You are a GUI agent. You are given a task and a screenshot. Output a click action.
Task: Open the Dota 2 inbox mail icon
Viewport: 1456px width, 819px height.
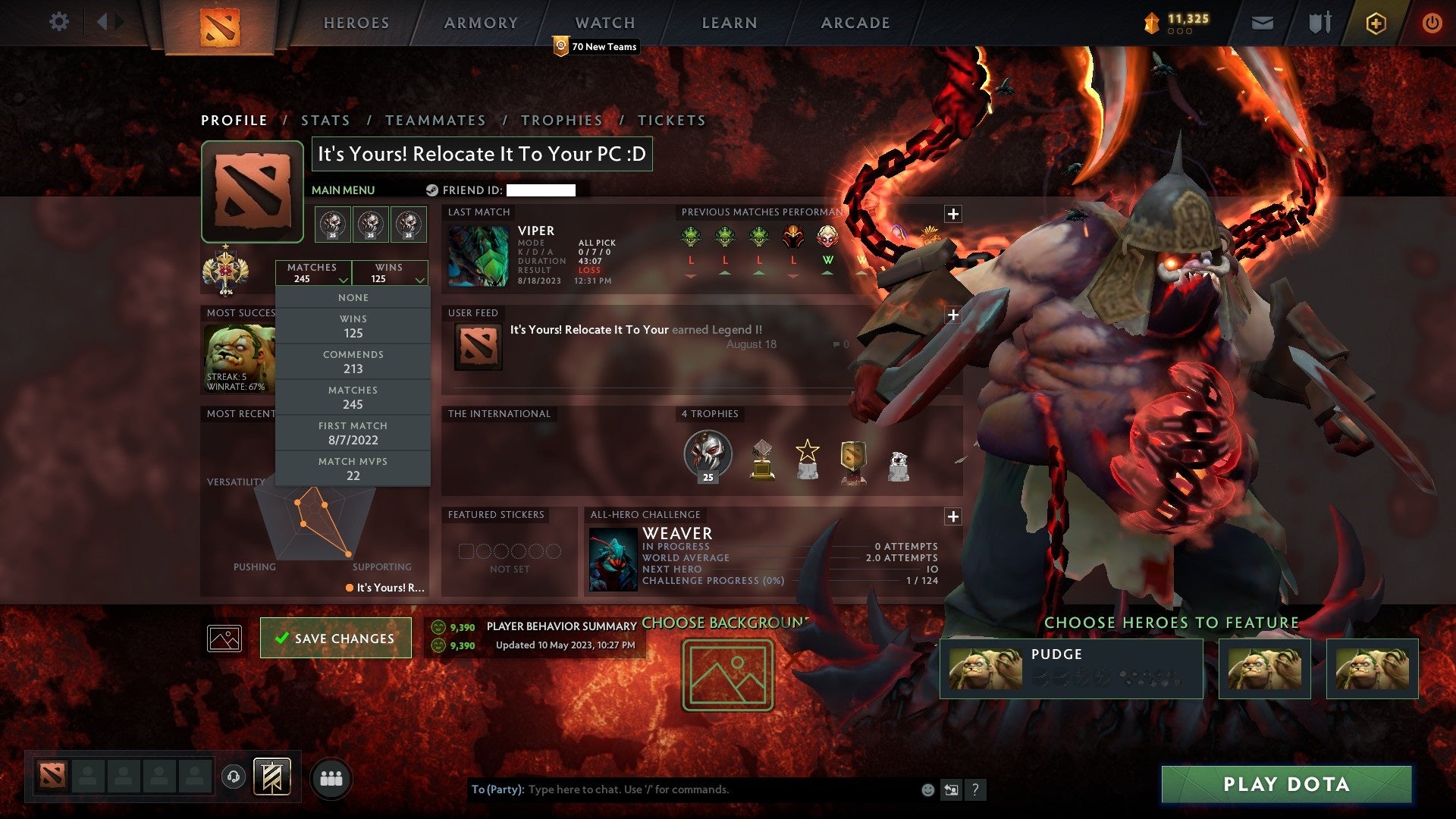tap(1262, 22)
